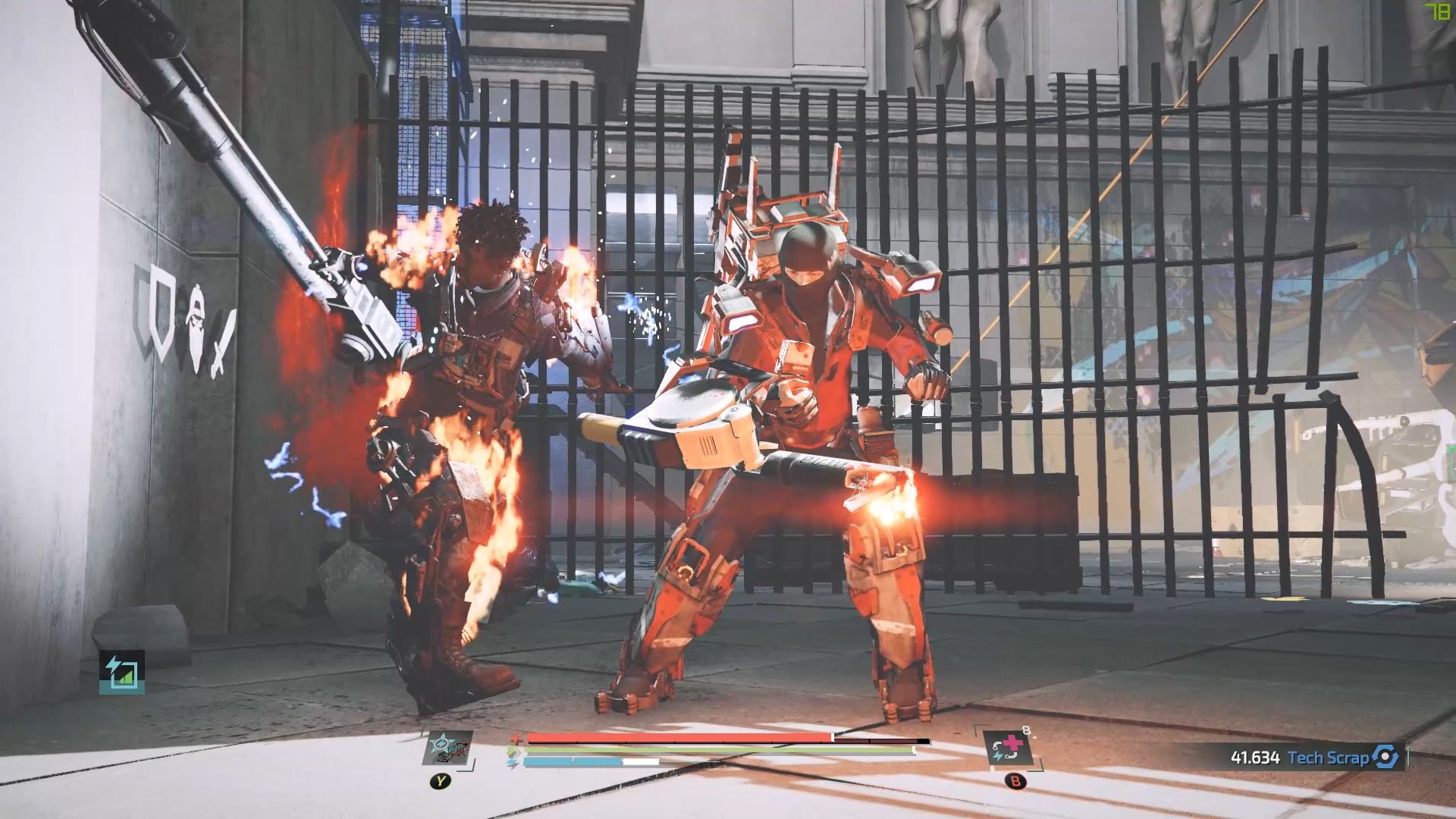Image resolution: width=1456 pixels, height=819 pixels.
Task: Select the drone module slot icon
Action: click(448, 749)
